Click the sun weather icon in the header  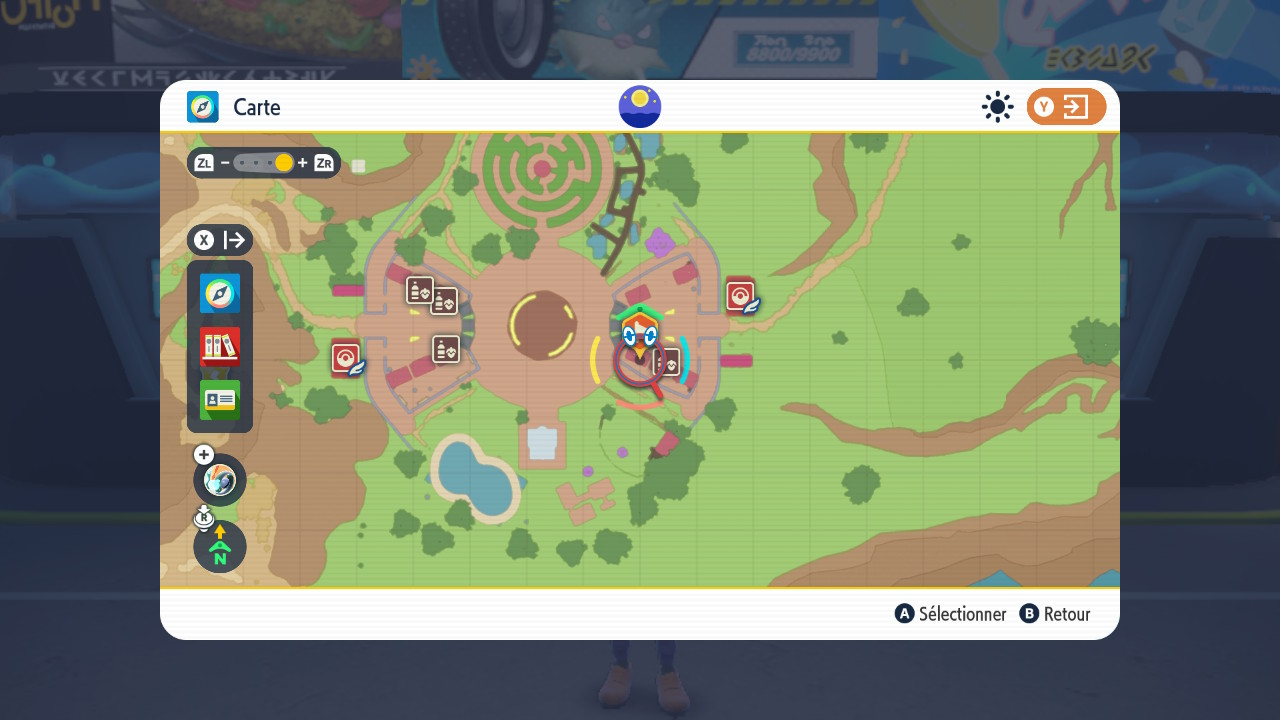[x=997, y=107]
